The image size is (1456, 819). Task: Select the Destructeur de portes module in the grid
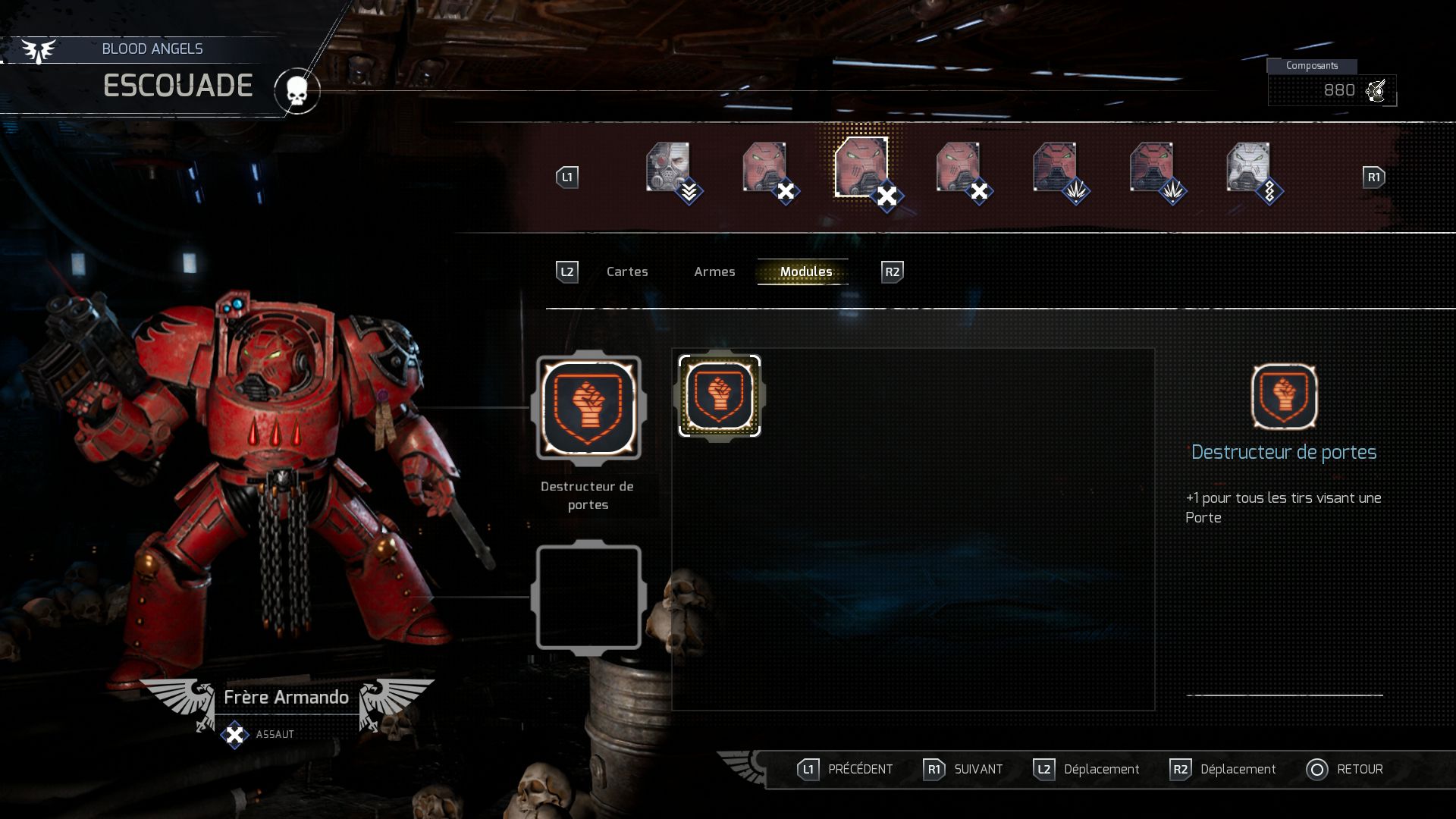tap(719, 395)
